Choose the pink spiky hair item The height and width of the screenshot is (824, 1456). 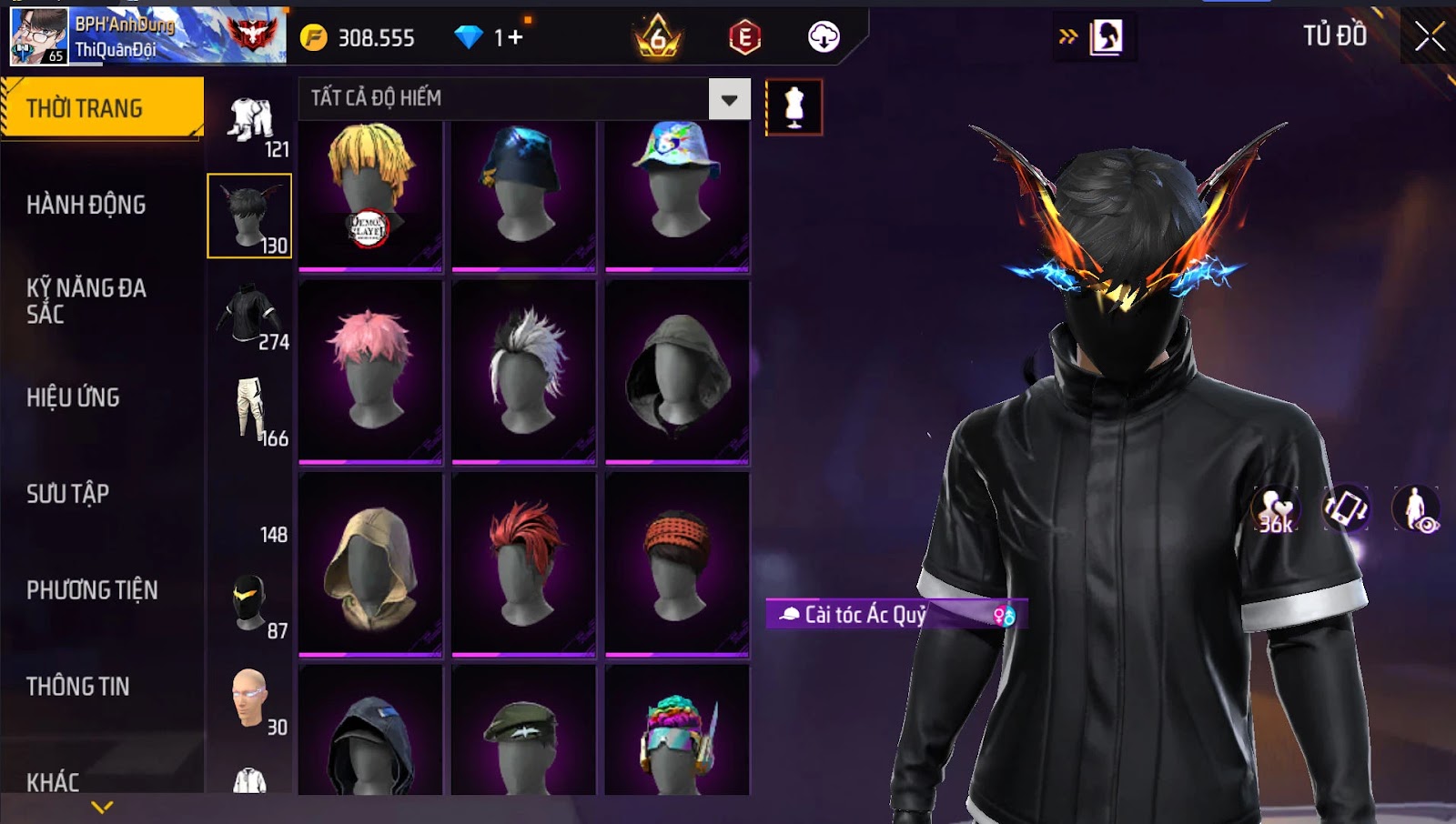(x=370, y=371)
